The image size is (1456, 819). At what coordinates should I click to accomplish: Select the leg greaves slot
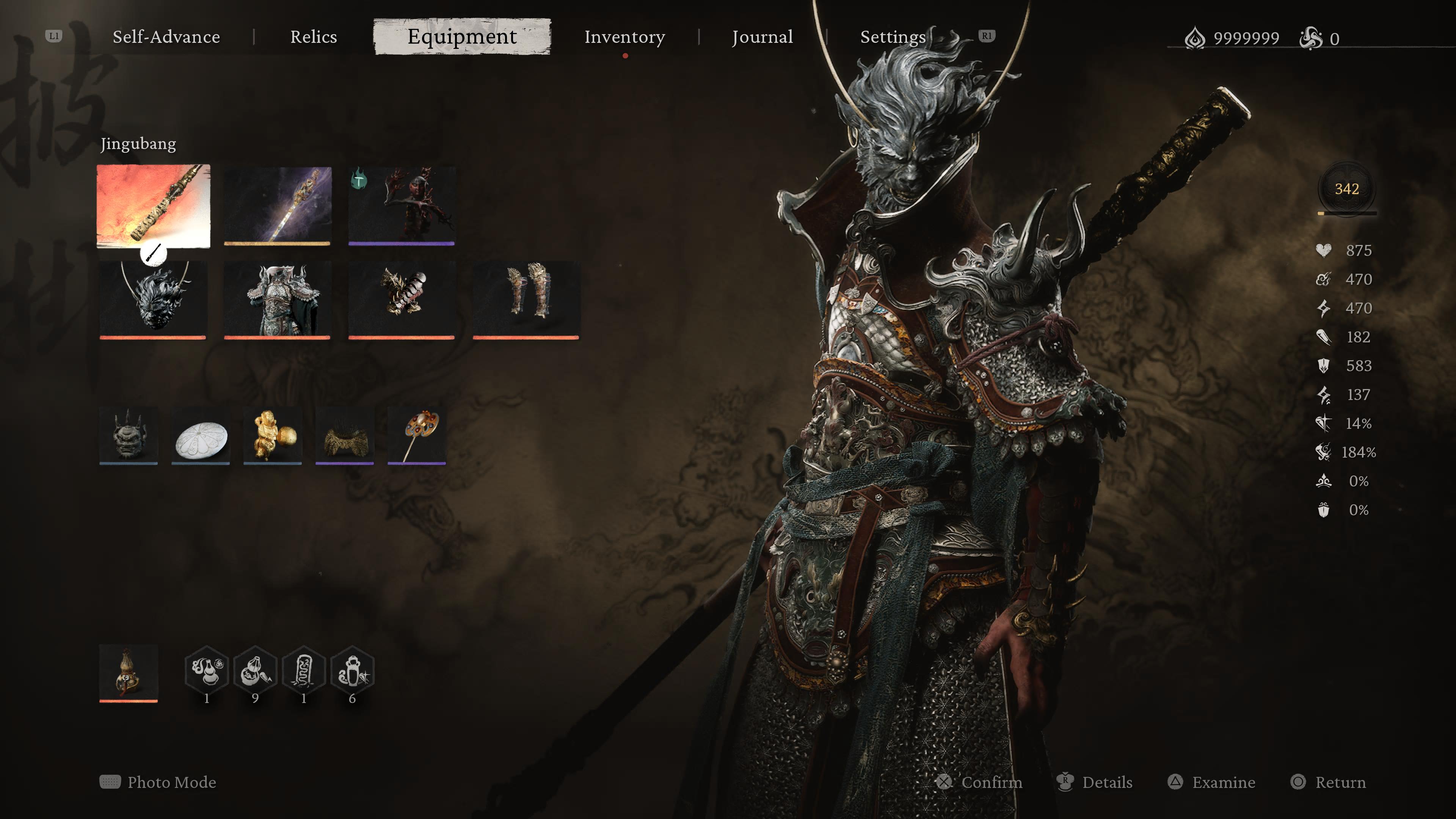point(526,299)
